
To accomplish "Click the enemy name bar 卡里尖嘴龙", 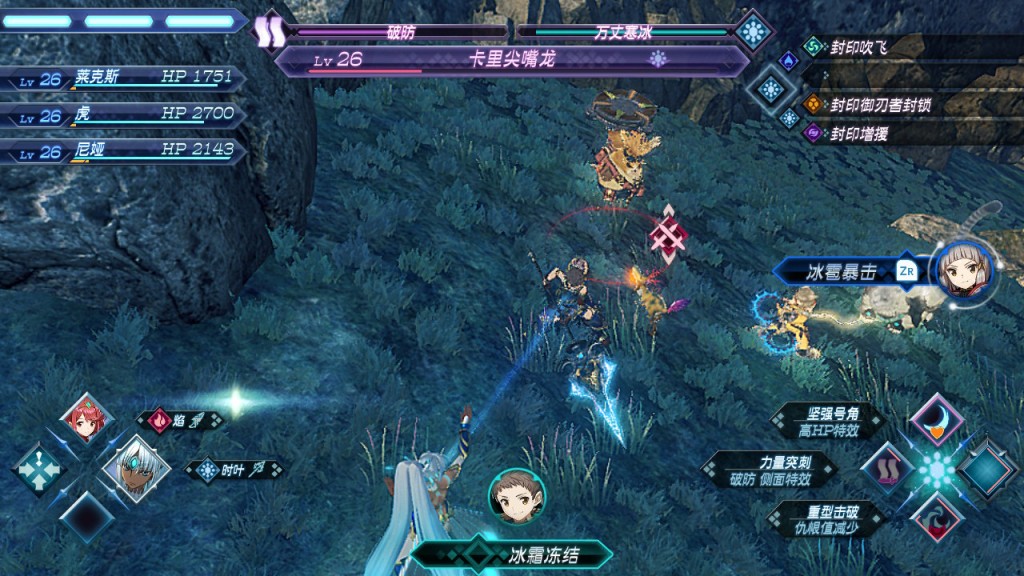I will (x=510, y=60).
